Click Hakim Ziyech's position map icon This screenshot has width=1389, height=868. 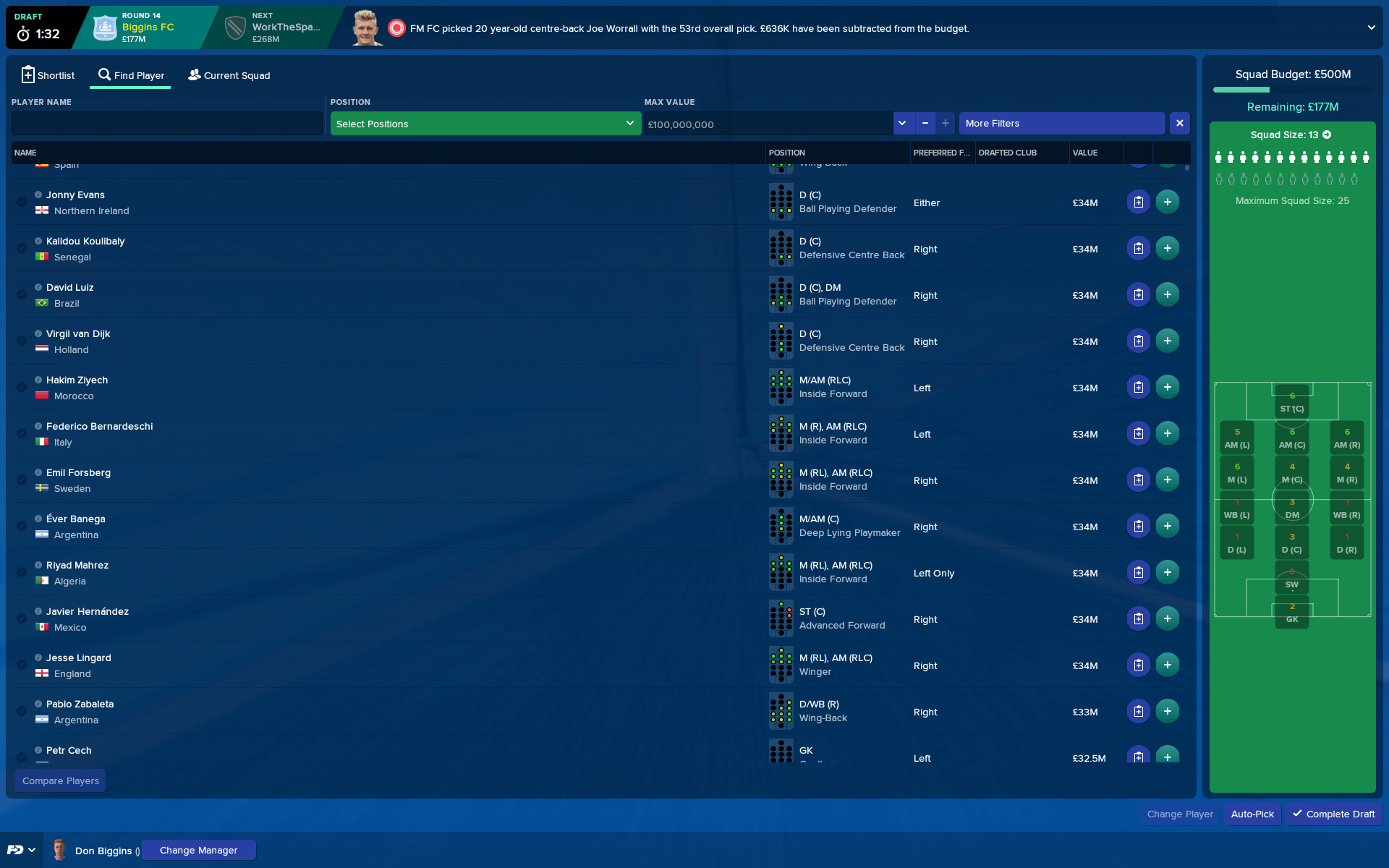(x=781, y=387)
